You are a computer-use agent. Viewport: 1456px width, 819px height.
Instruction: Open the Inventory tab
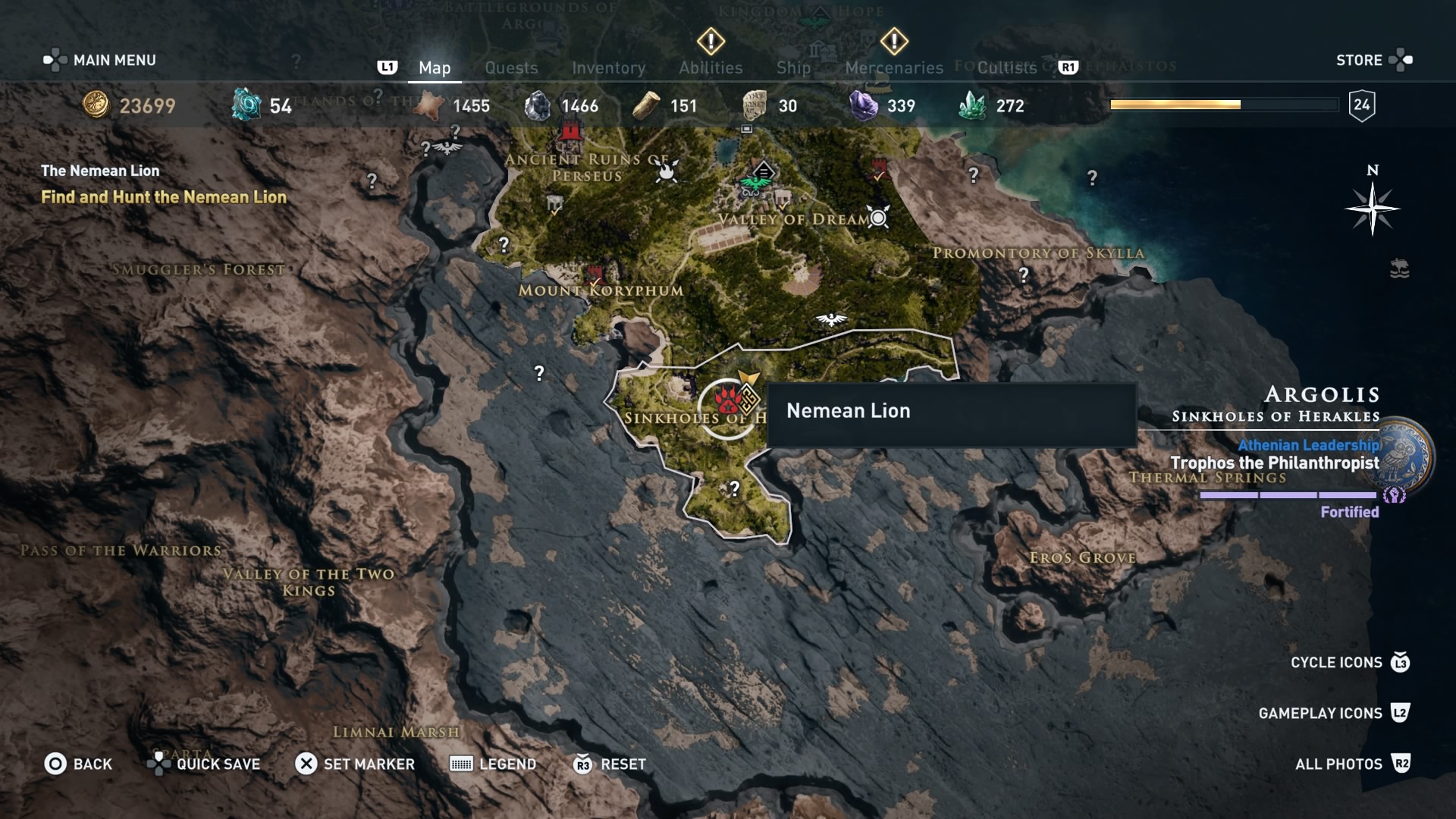point(609,67)
